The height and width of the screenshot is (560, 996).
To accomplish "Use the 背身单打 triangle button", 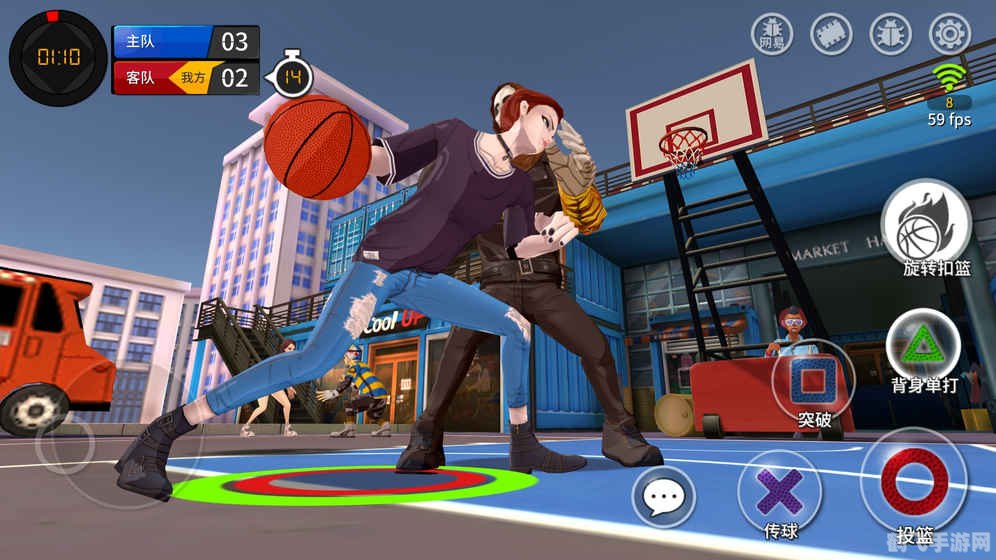I will [923, 345].
